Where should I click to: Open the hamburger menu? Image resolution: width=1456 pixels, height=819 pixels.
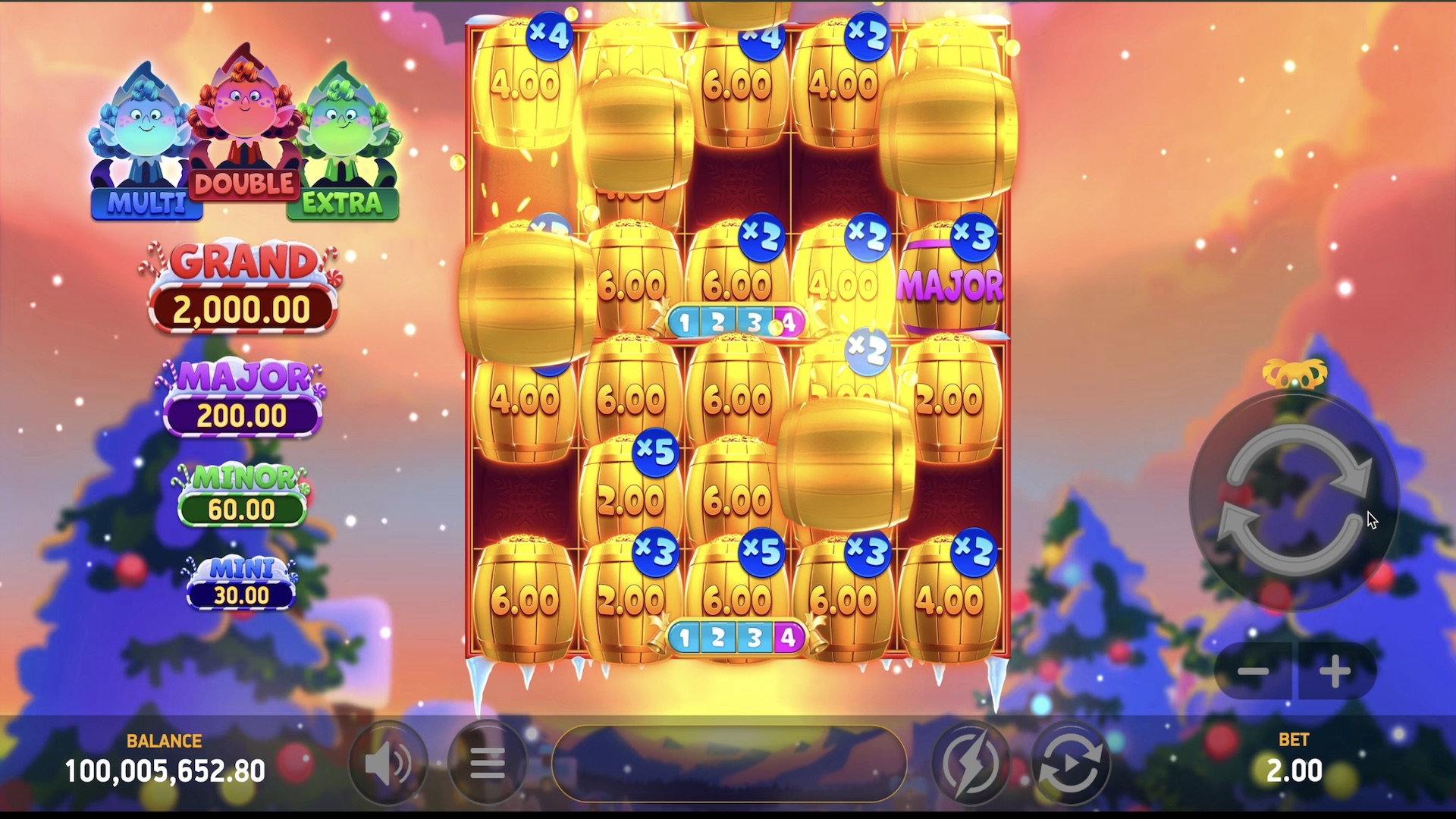pos(487,763)
